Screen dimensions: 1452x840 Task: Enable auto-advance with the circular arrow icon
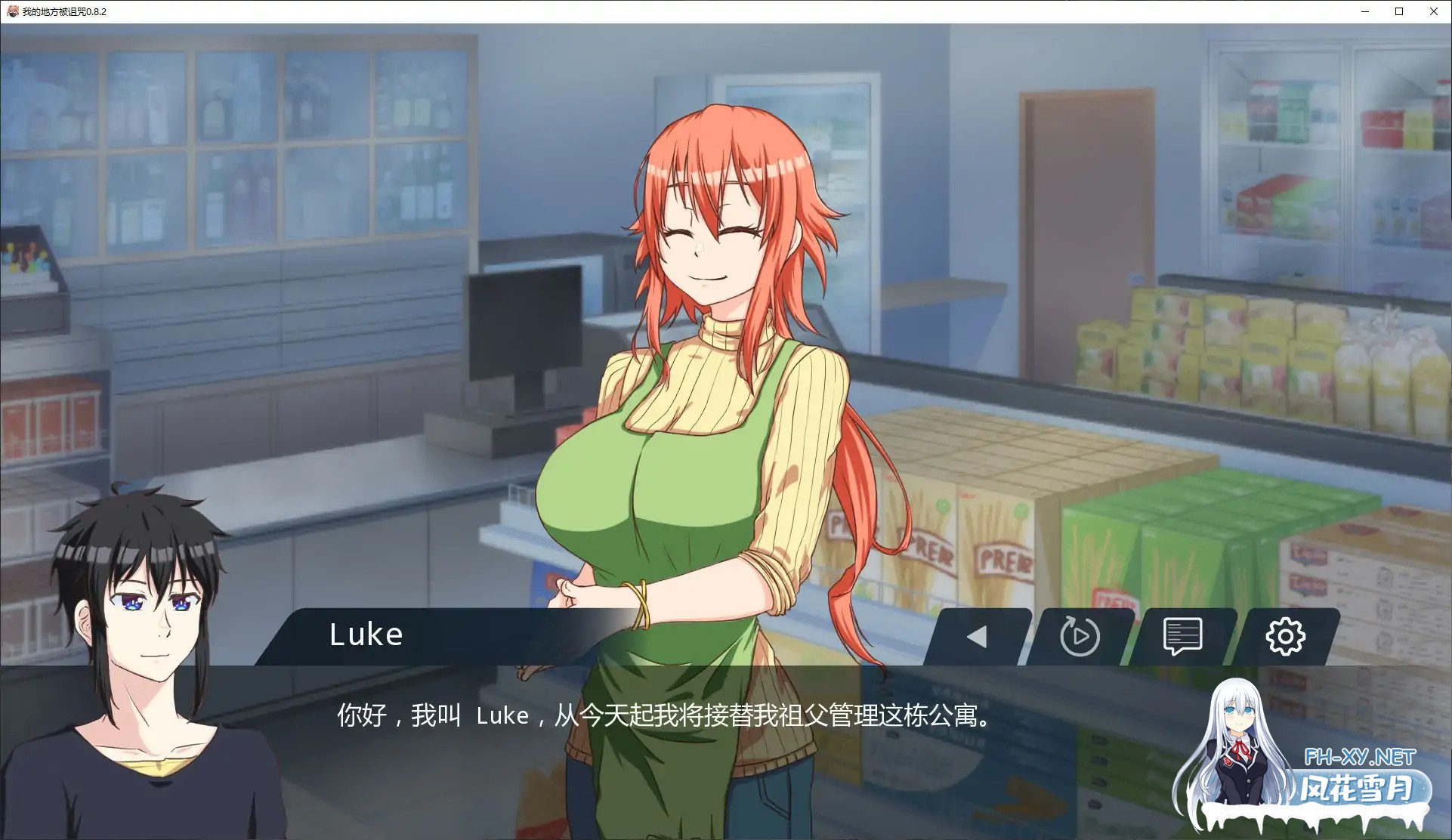(x=1078, y=635)
